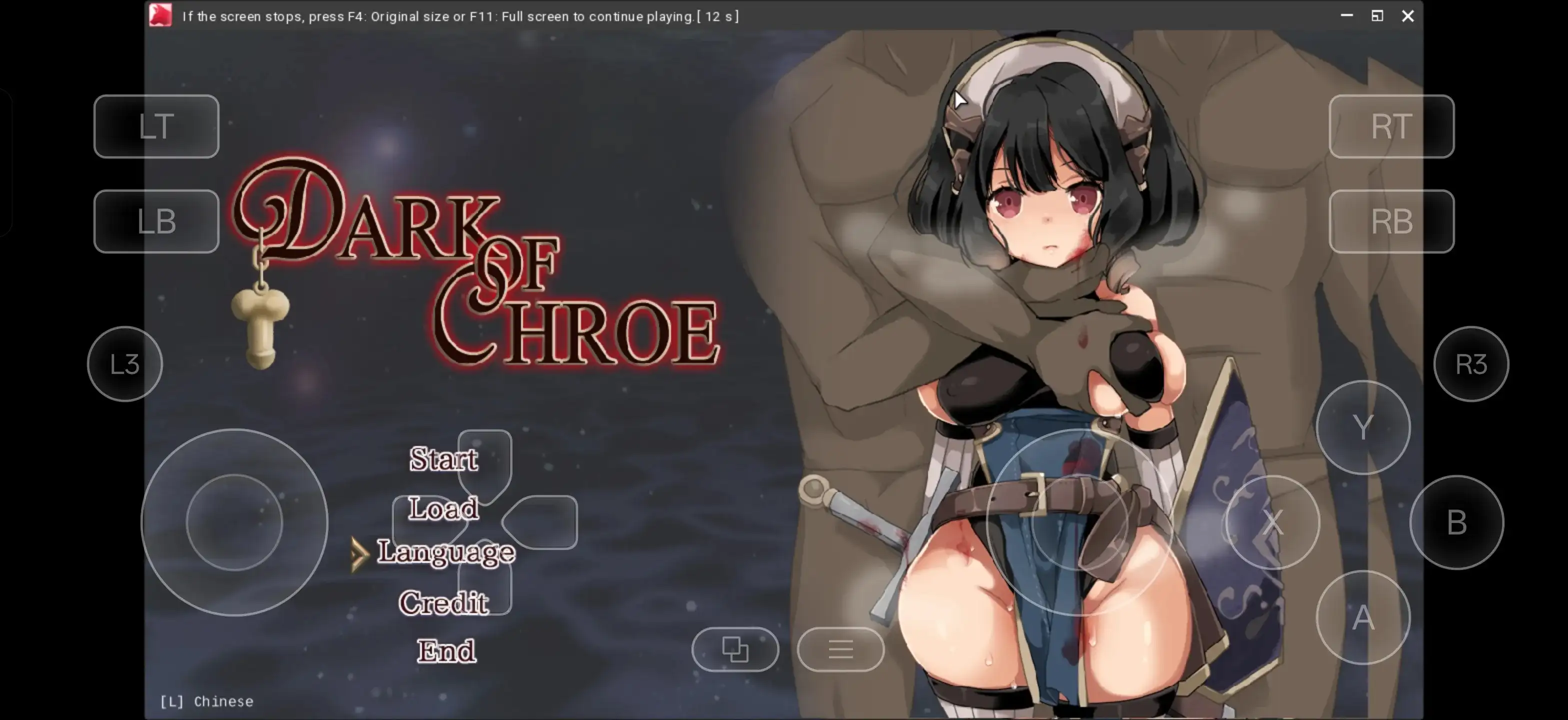This screenshot has height=720, width=1568.
Task: Select End to quit the game
Action: tap(446, 650)
